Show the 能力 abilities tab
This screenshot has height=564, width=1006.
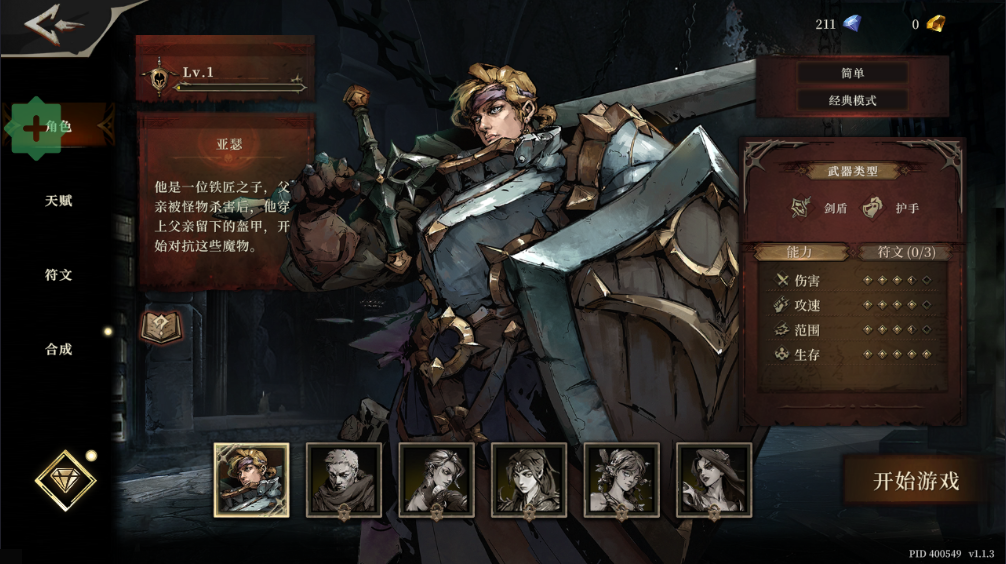click(x=800, y=252)
